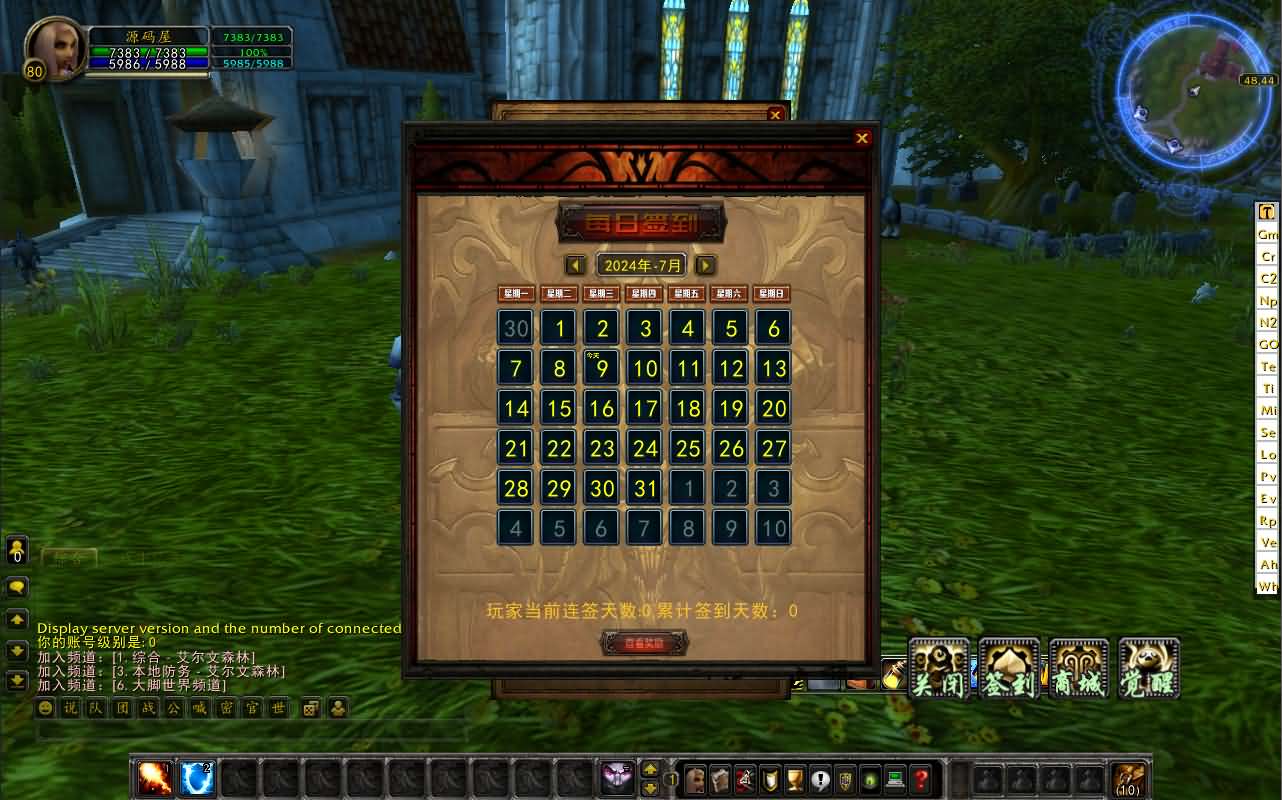Select the player portrait frame
Viewport: 1282px width, 800px height.
54,48
